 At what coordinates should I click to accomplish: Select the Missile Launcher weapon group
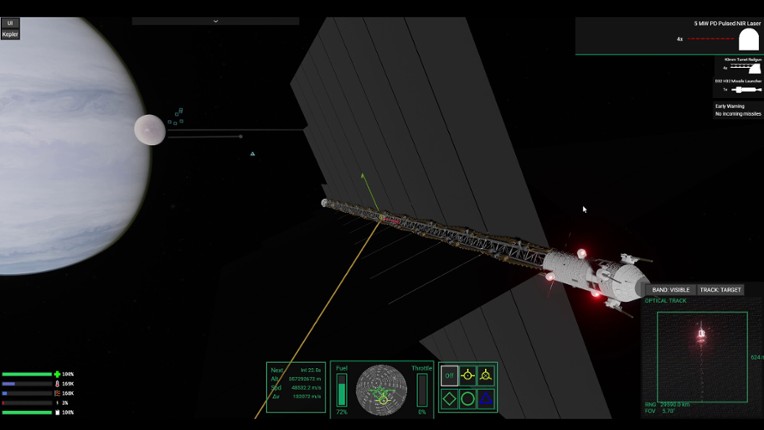pos(737,88)
